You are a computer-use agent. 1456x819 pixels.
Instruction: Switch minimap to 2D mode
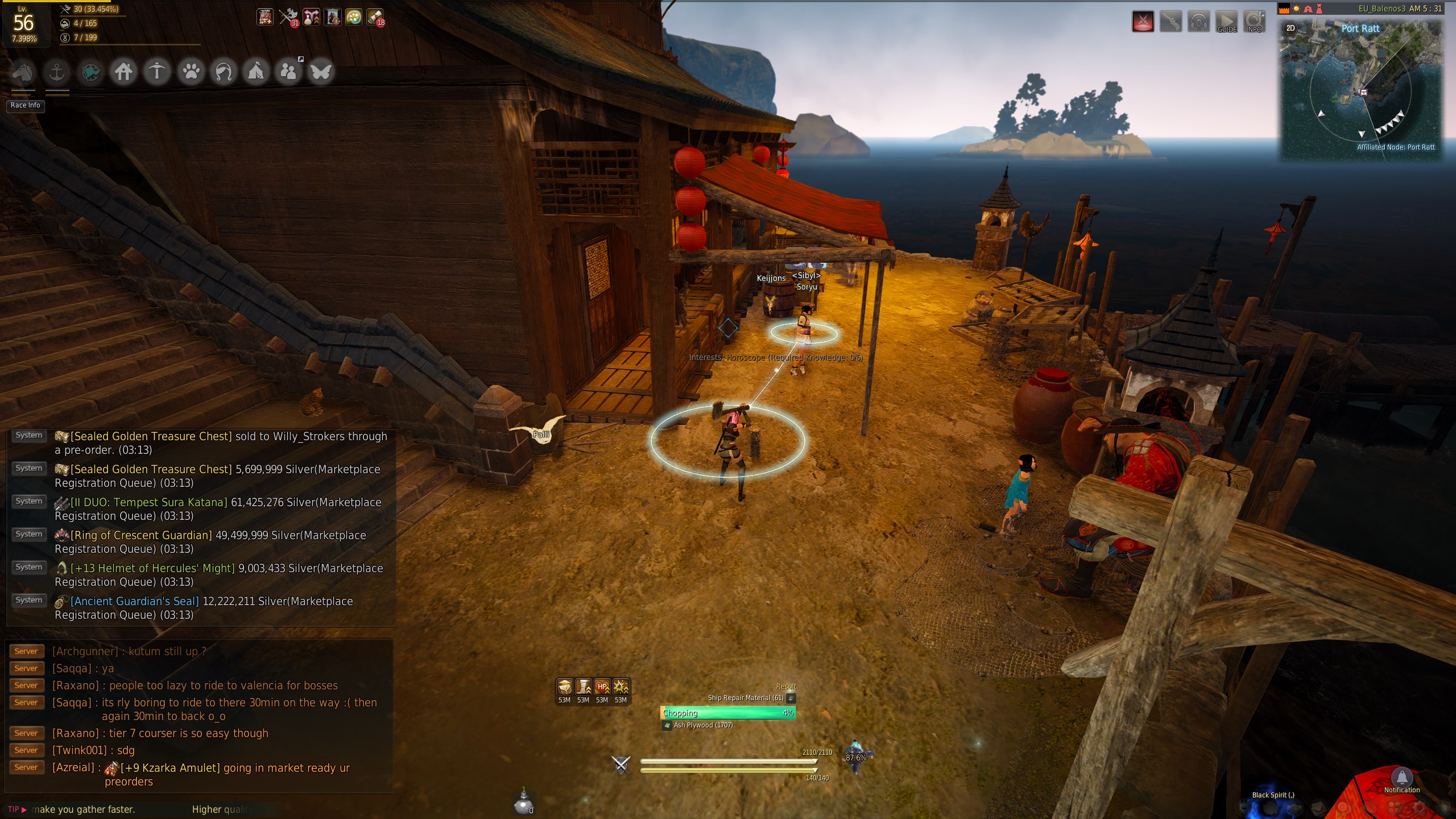click(x=1290, y=28)
